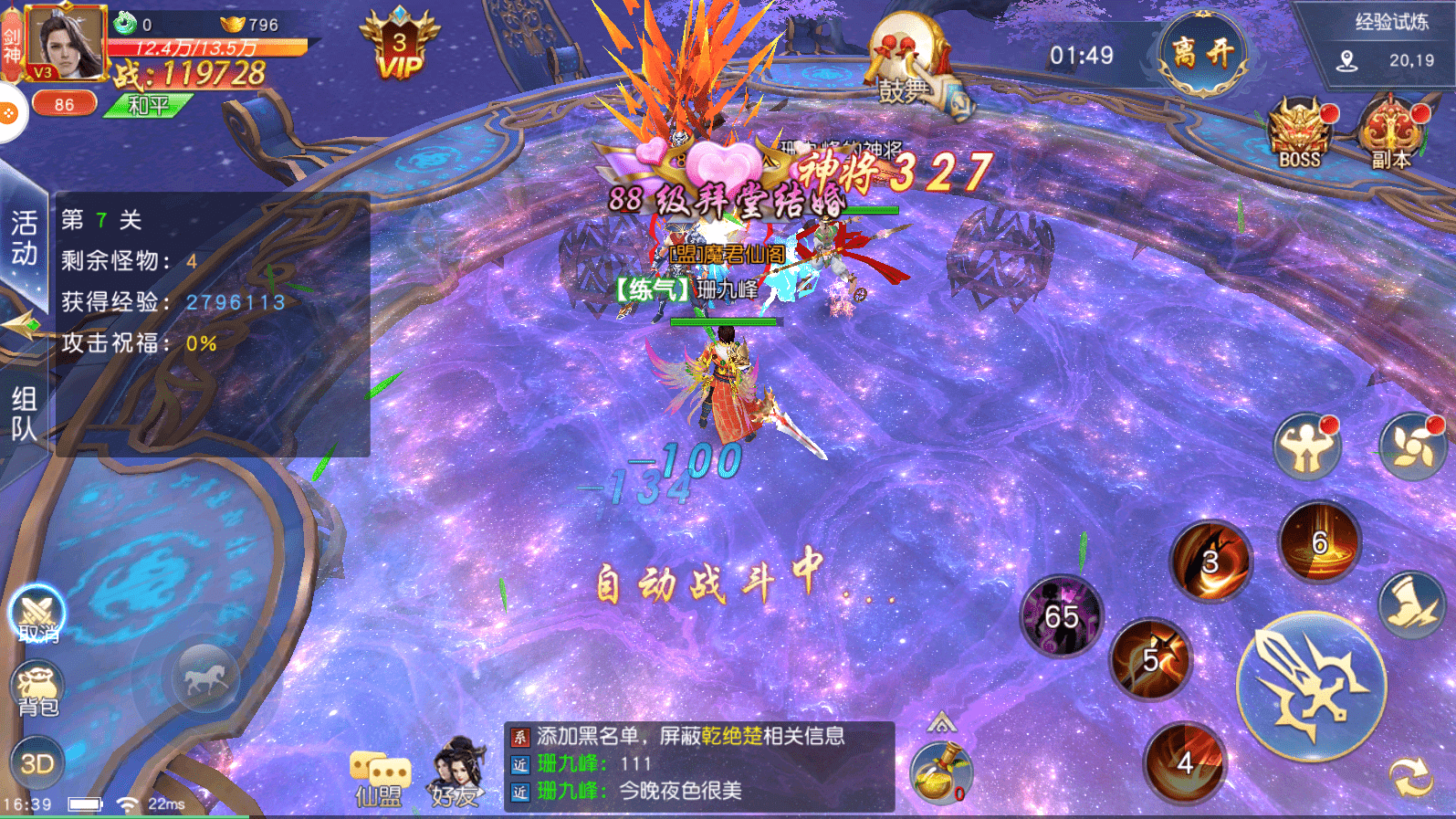Viewport: 1456px width, 819px height.
Task: Tap the winged boot dash skill
Action: [x=1411, y=604]
